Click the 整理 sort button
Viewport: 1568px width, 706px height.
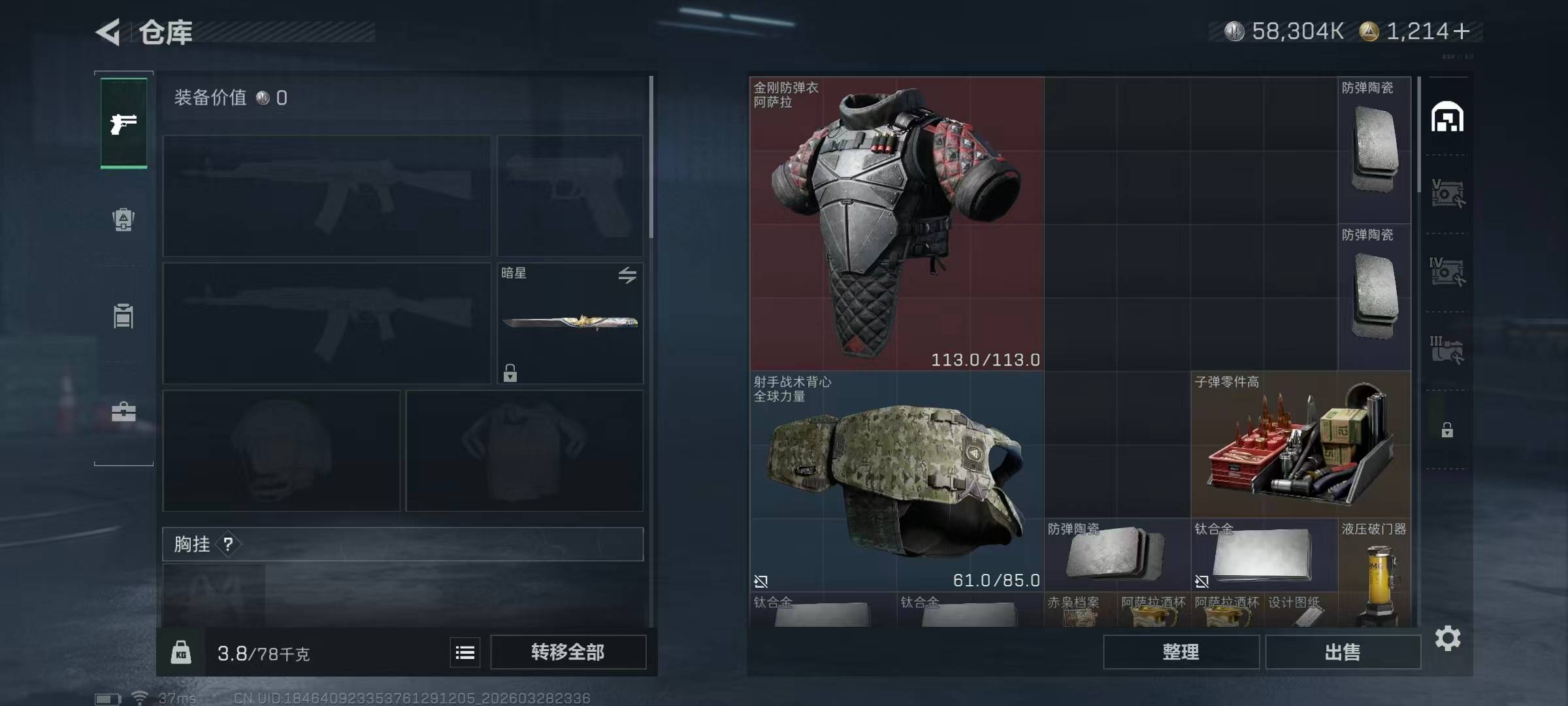click(x=1181, y=652)
